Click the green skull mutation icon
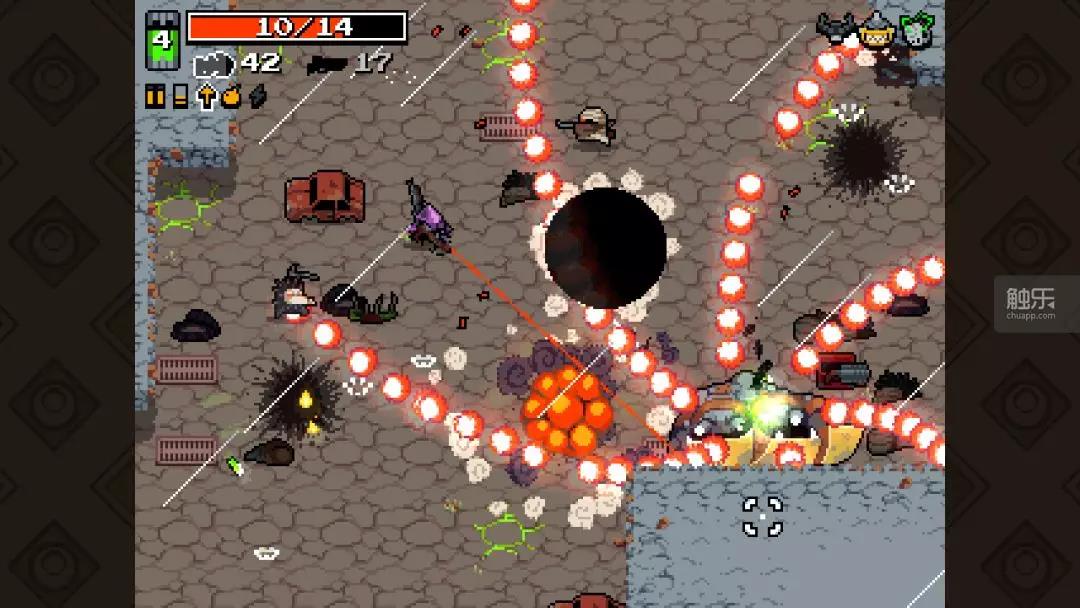This screenshot has width=1080, height=608. pyautogui.click(x=915, y=30)
